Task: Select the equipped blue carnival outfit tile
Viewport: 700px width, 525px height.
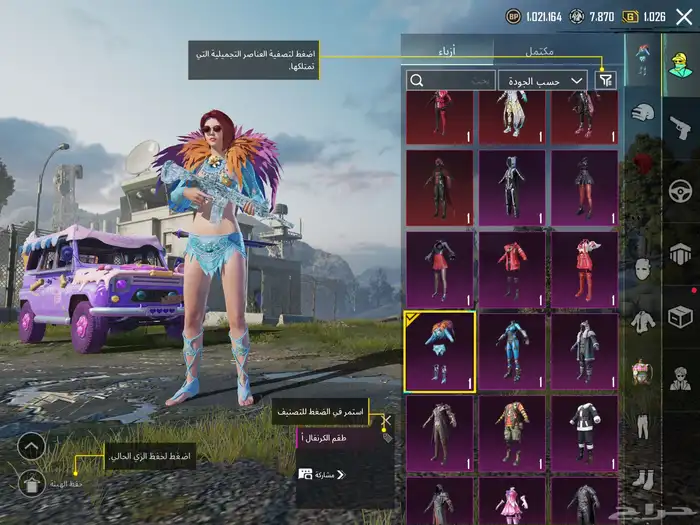Action: pyautogui.click(x=439, y=351)
